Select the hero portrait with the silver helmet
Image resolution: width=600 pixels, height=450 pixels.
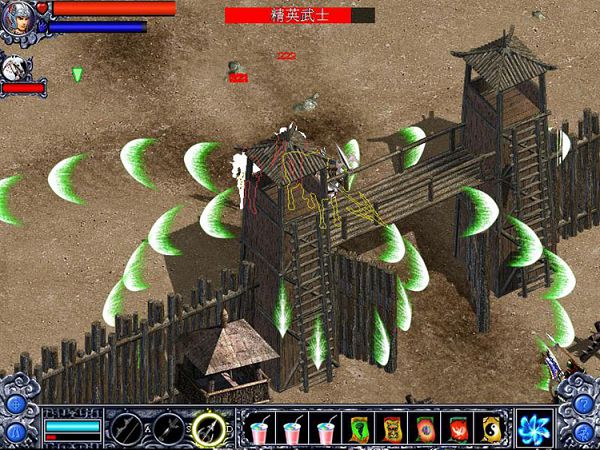(x=18, y=20)
